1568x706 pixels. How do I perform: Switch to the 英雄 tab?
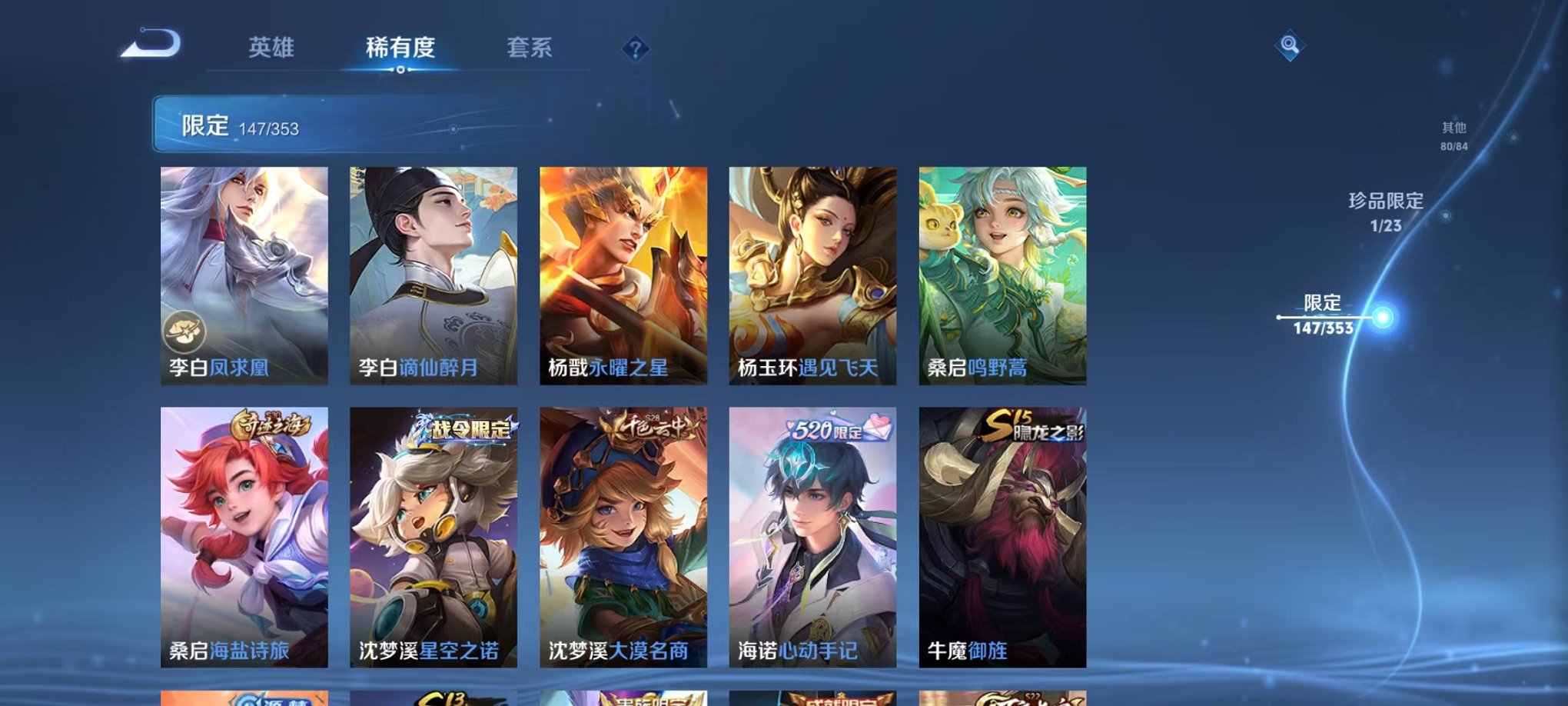[269, 48]
